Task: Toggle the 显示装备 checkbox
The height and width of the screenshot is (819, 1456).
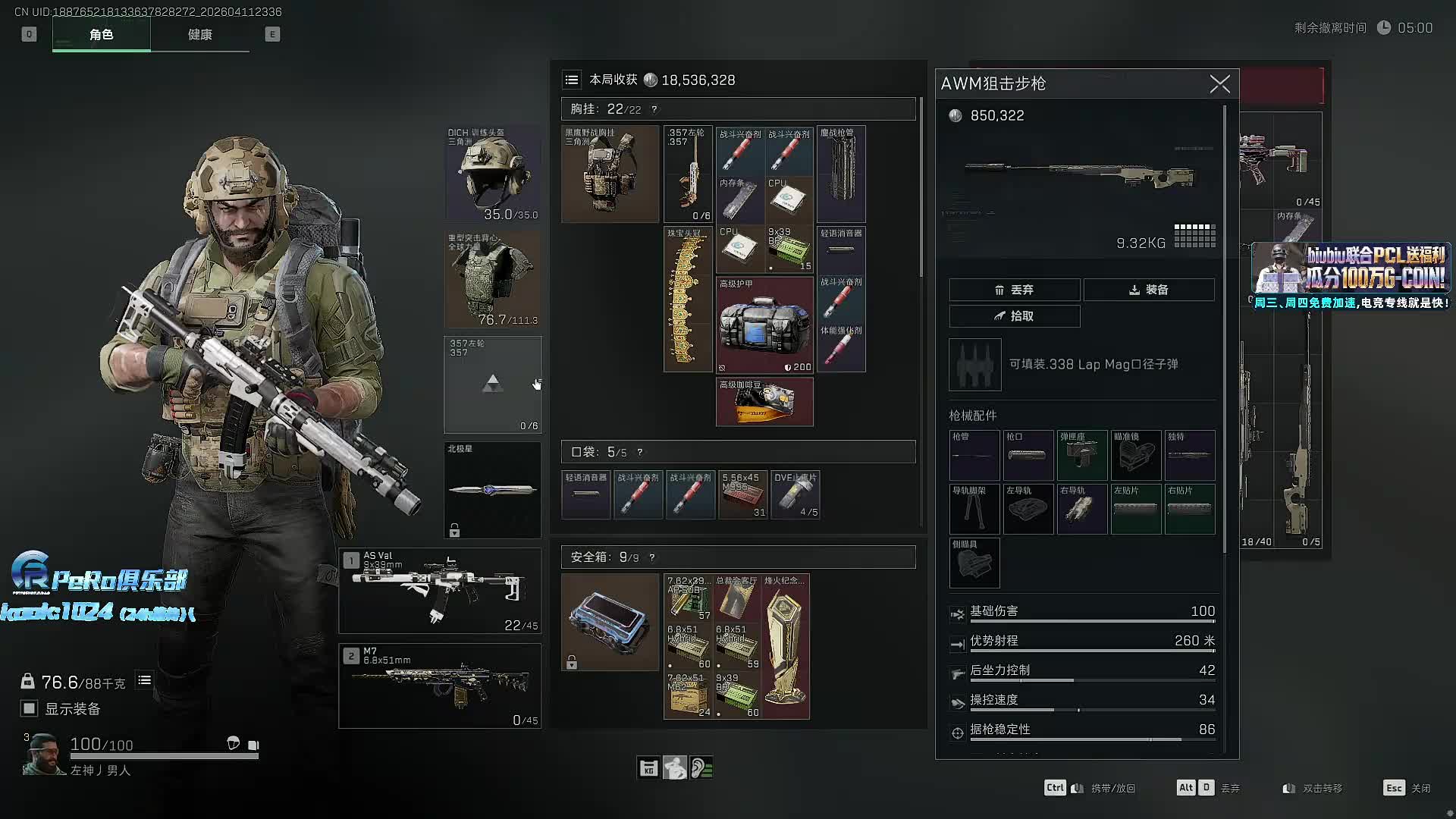Action: click(30, 708)
